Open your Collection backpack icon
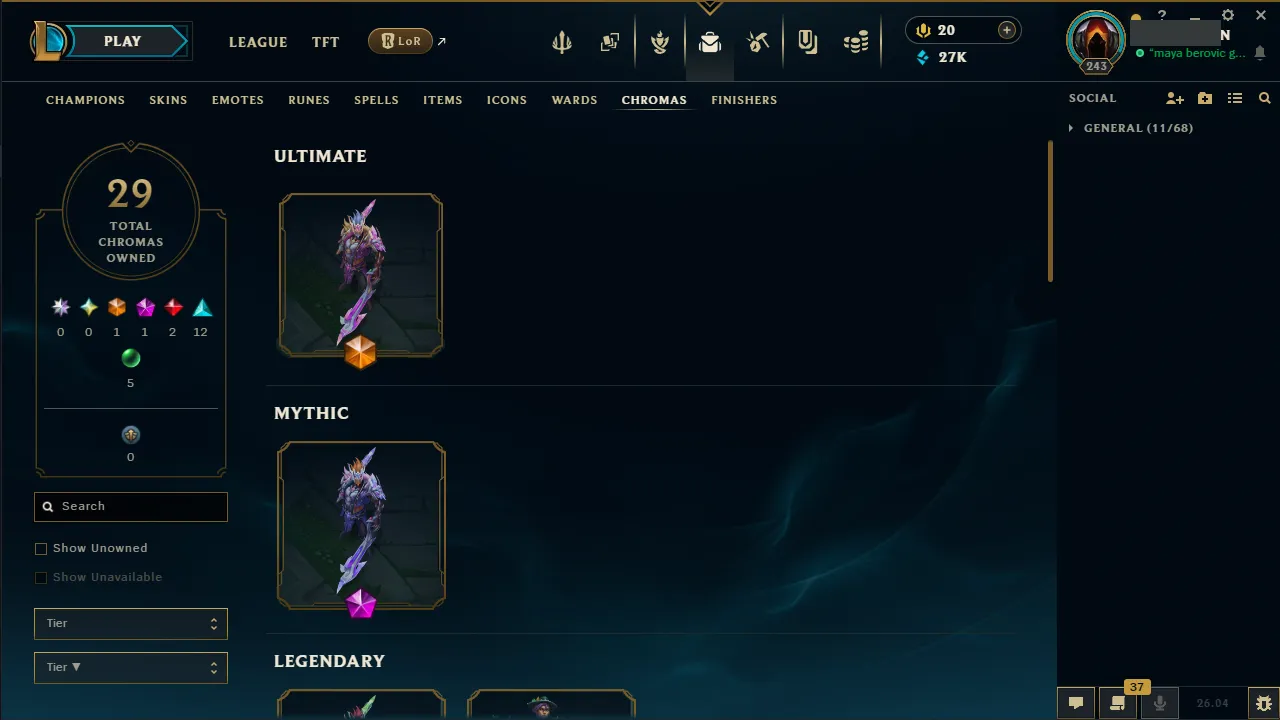This screenshot has width=1280, height=720. (x=710, y=41)
